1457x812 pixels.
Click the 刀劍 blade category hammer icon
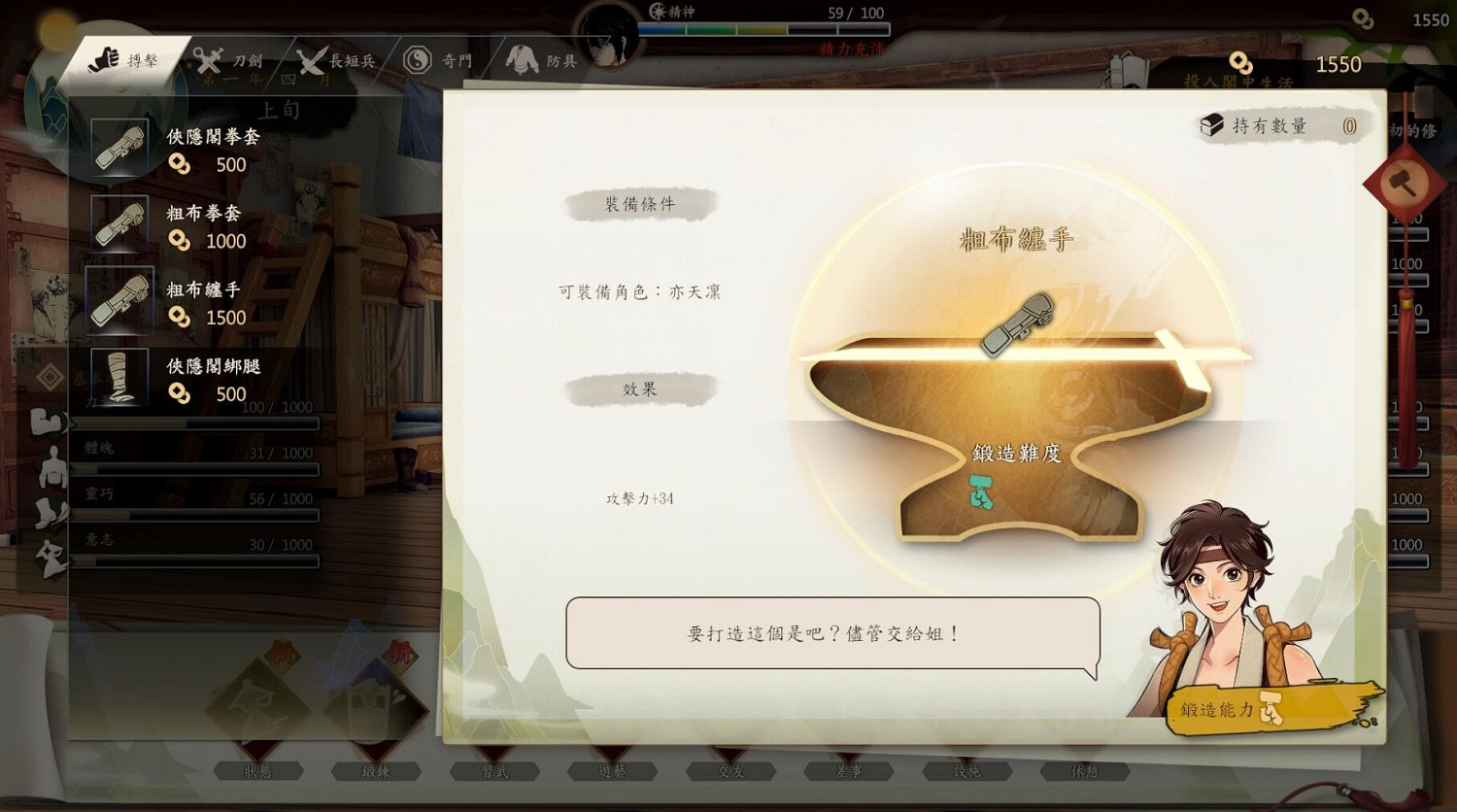point(207,58)
